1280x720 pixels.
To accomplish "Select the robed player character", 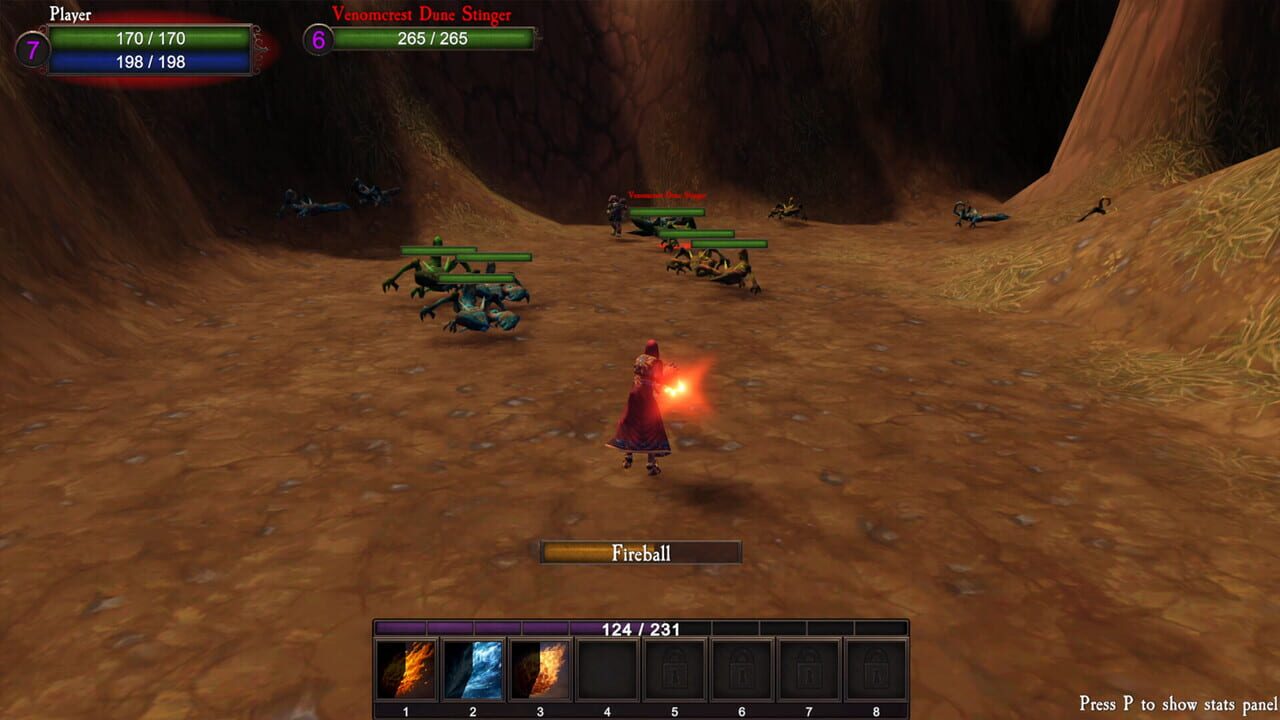I will (644, 410).
